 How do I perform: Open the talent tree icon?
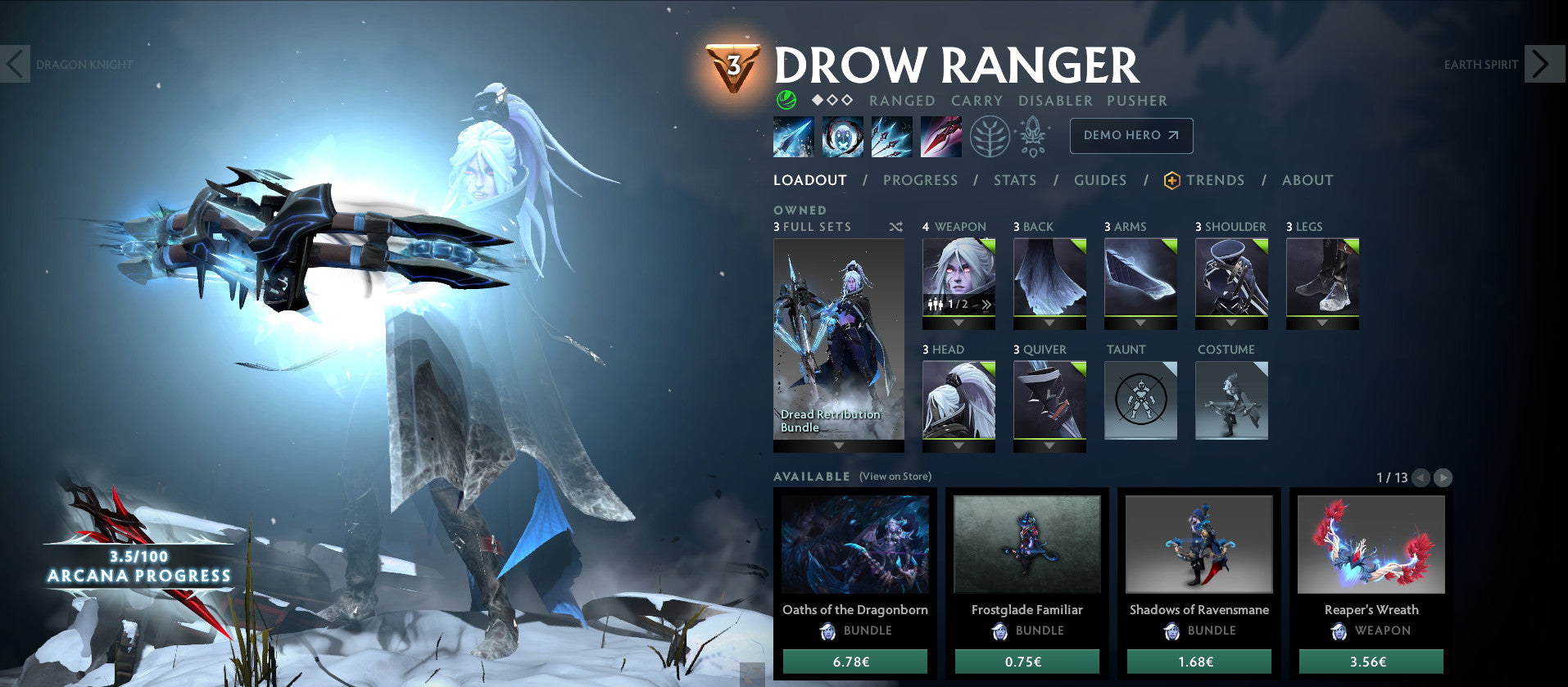click(990, 137)
